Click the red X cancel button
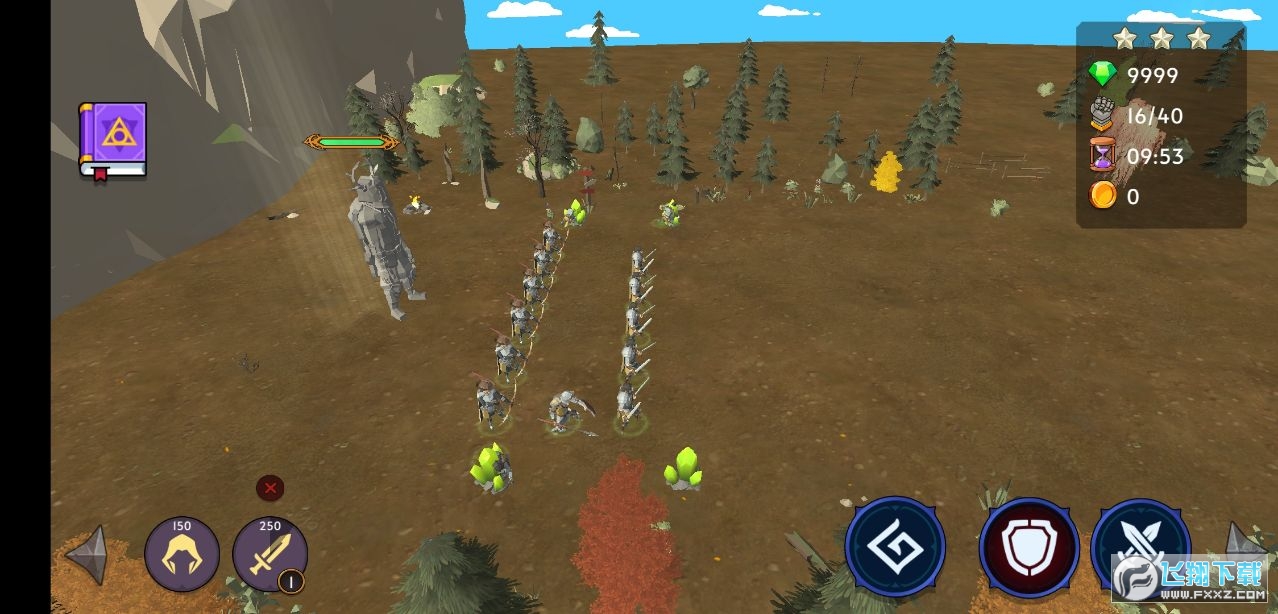This screenshot has height=614, width=1278. pos(270,488)
